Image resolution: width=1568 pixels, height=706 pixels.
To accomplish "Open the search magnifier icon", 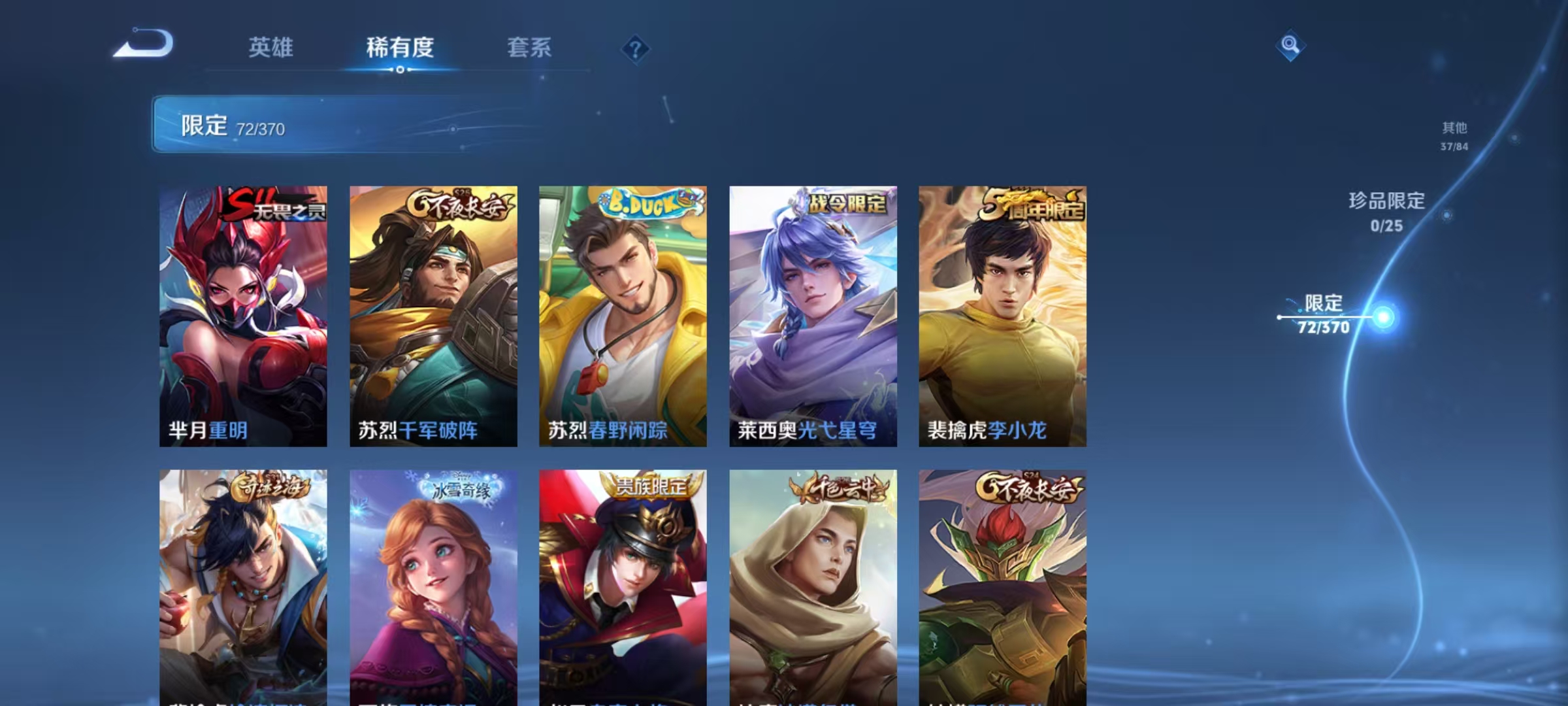I will tap(1289, 47).
